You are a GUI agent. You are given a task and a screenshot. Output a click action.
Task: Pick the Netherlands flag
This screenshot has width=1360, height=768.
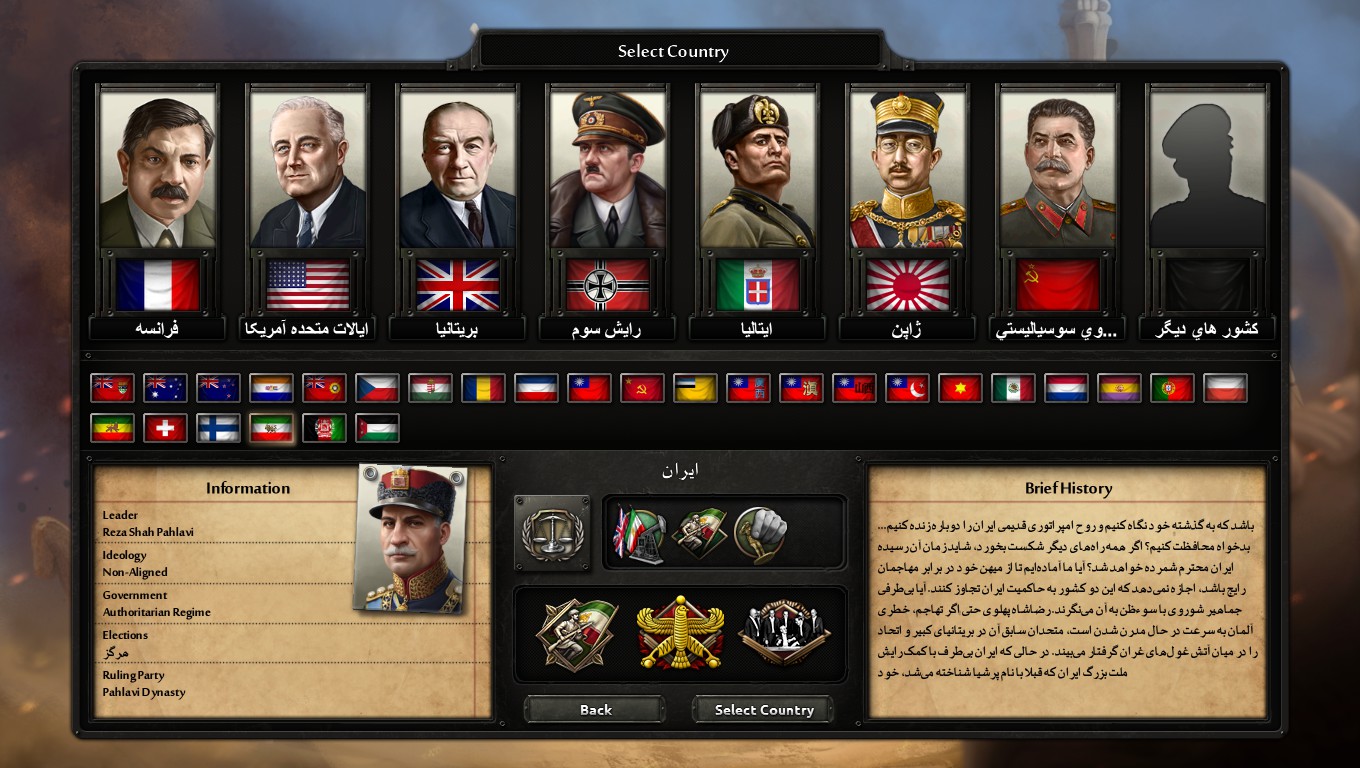(x=1066, y=388)
